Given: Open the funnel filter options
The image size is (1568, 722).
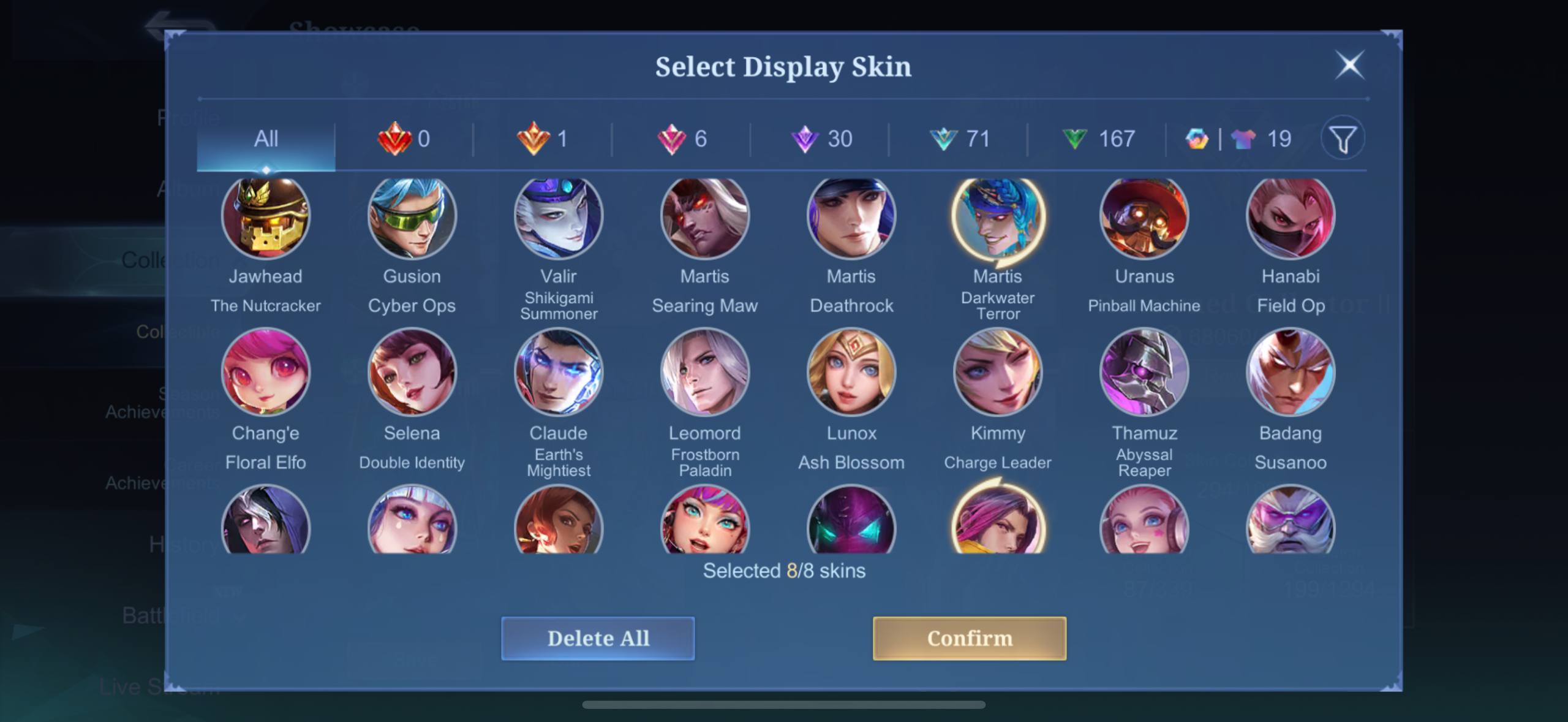Looking at the screenshot, I should click(x=1343, y=139).
